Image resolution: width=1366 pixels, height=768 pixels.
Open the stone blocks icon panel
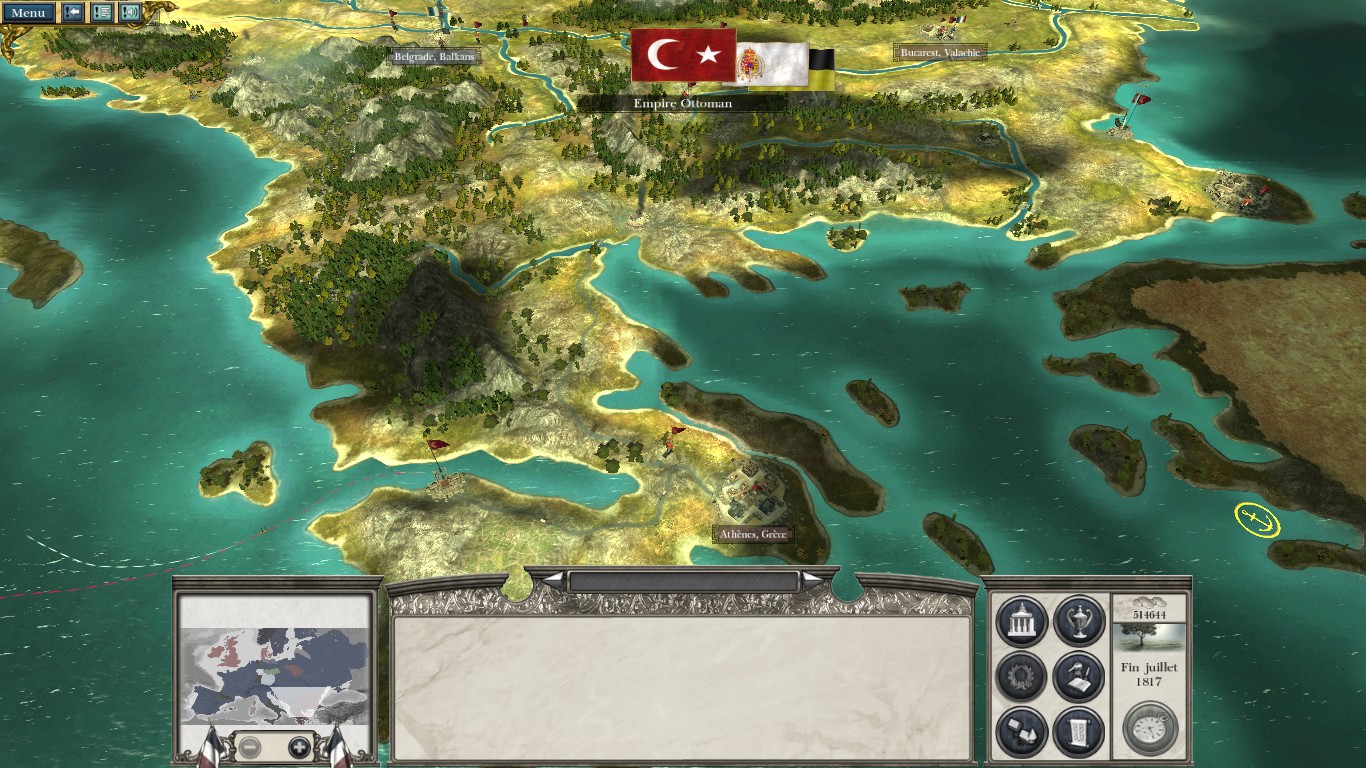tap(1022, 732)
